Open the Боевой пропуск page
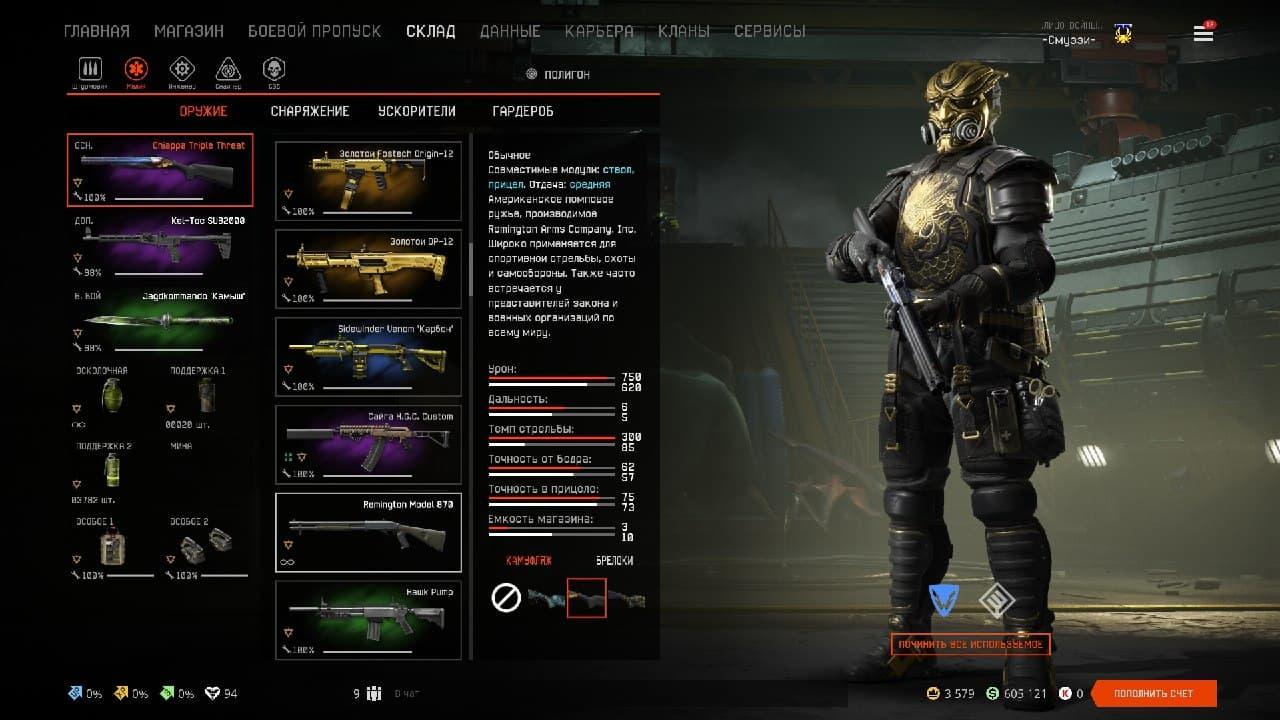The height and width of the screenshot is (720, 1280). click(x=314, y=31)
